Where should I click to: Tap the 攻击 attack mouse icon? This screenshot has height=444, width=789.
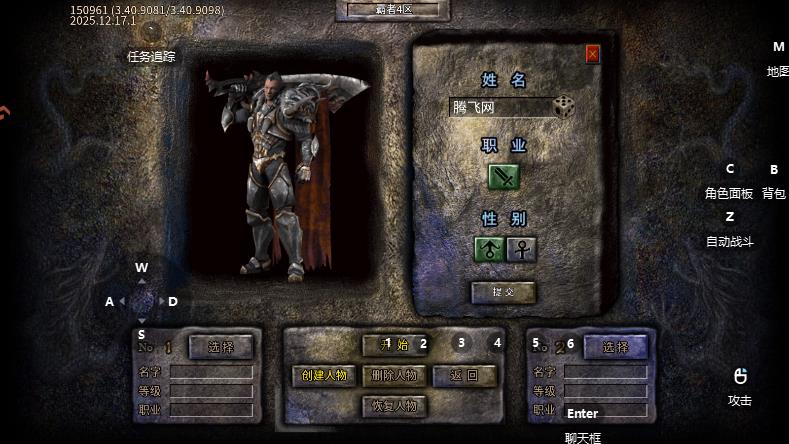coord(740,377)
